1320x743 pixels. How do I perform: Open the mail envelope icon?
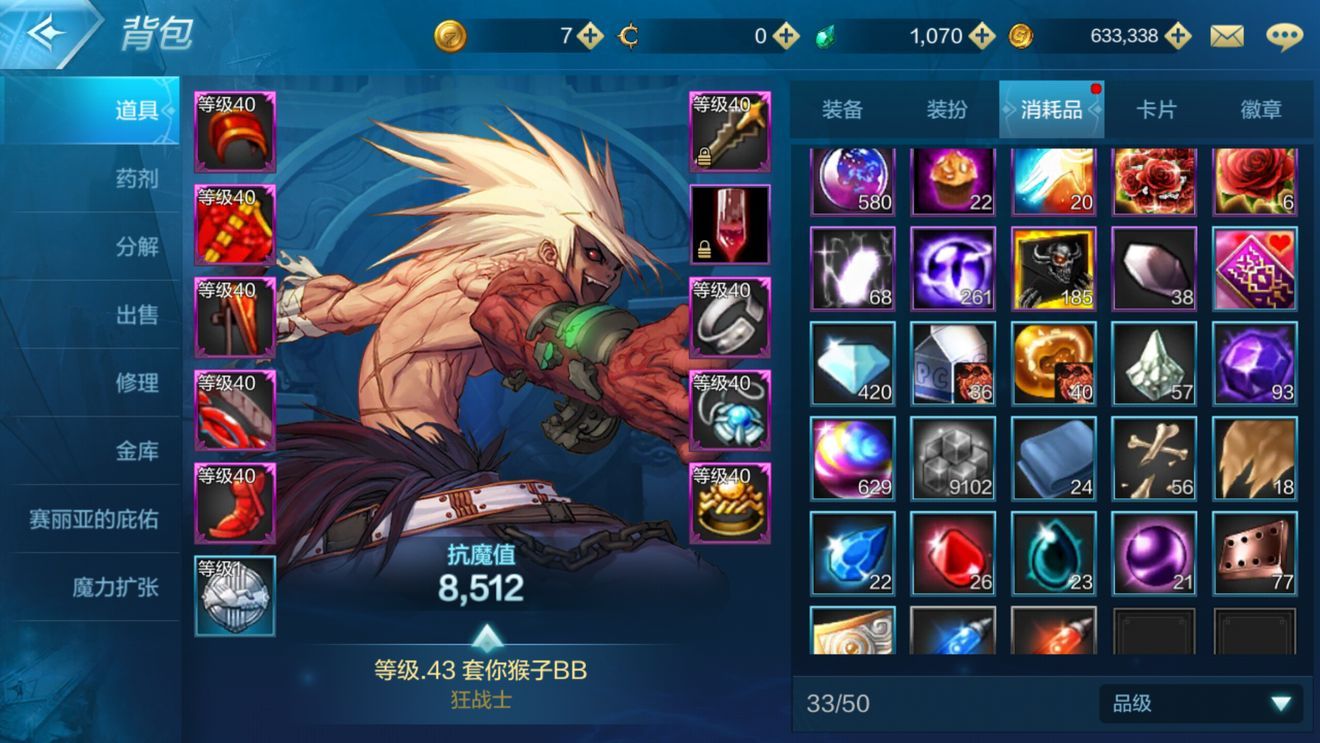click(x=1227, y=37)
